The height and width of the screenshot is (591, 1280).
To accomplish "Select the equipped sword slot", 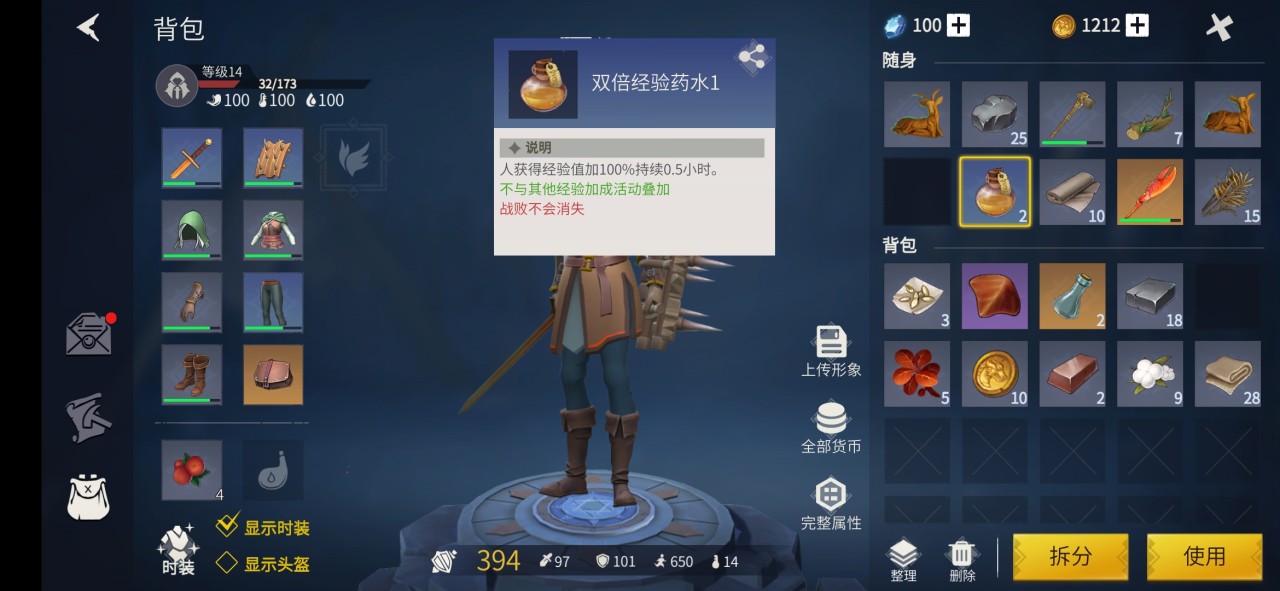I will 192,158.
